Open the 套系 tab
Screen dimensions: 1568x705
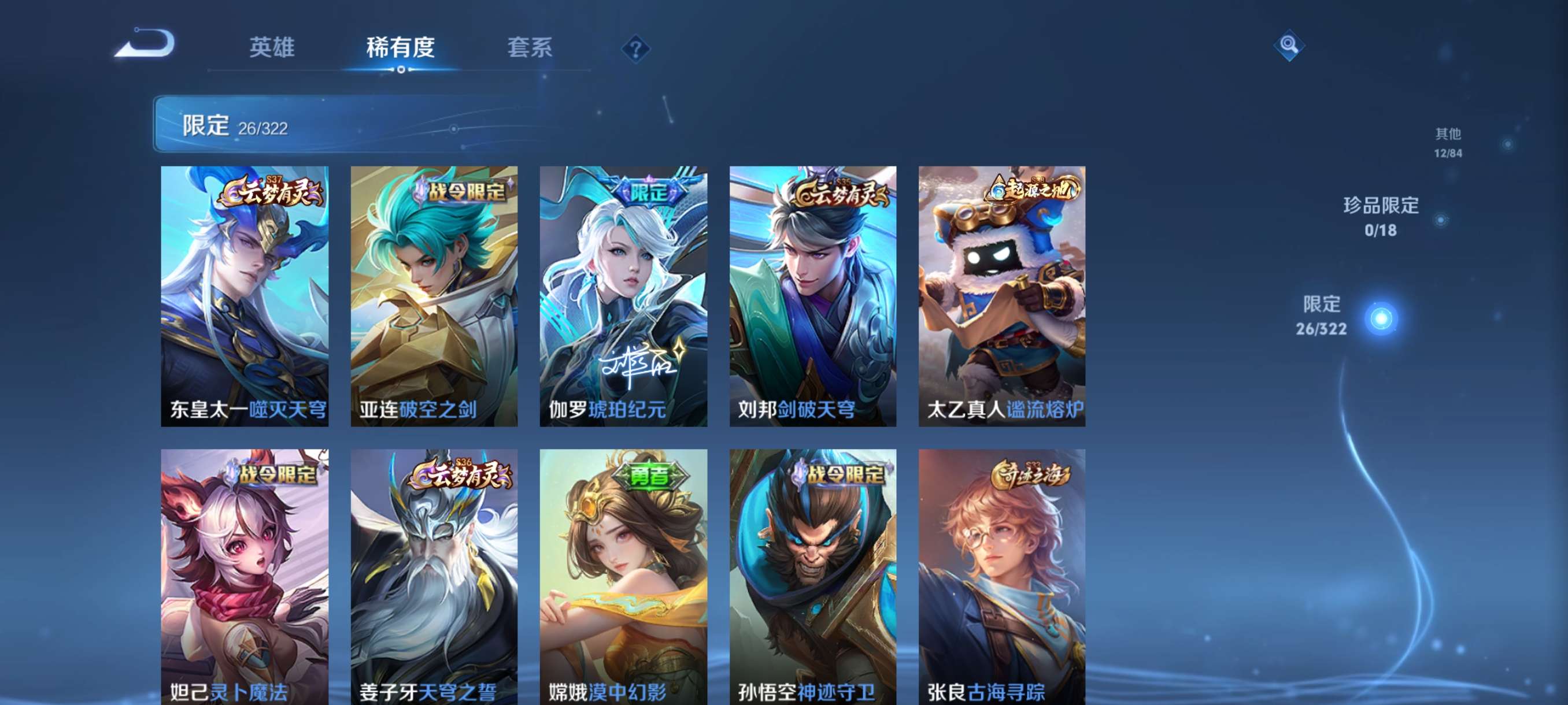(530, 47)
